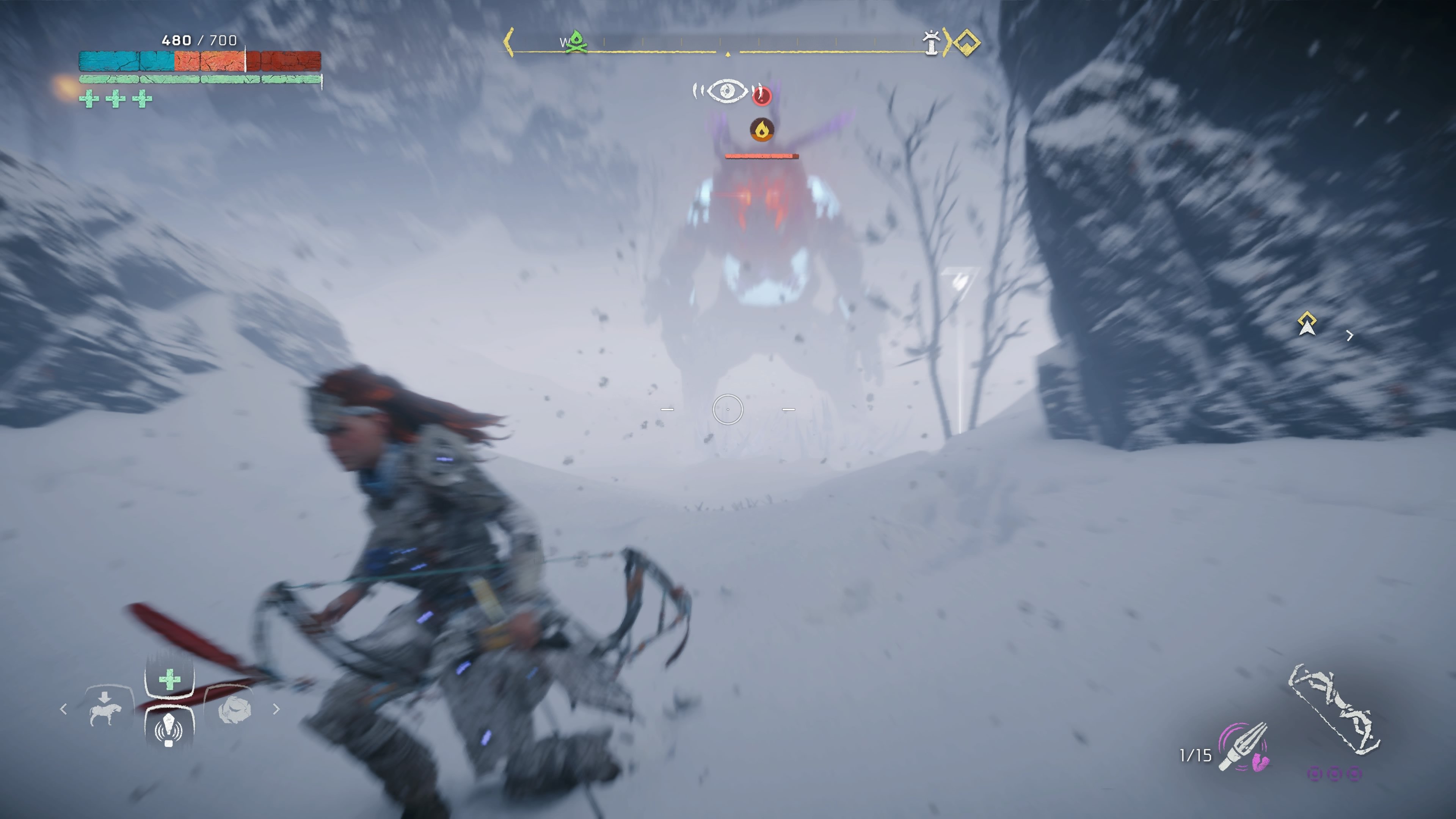Viewport: 1456px width, 819px height.
Task: Collapse the item wheel with the left chevron
Action: 64,709
